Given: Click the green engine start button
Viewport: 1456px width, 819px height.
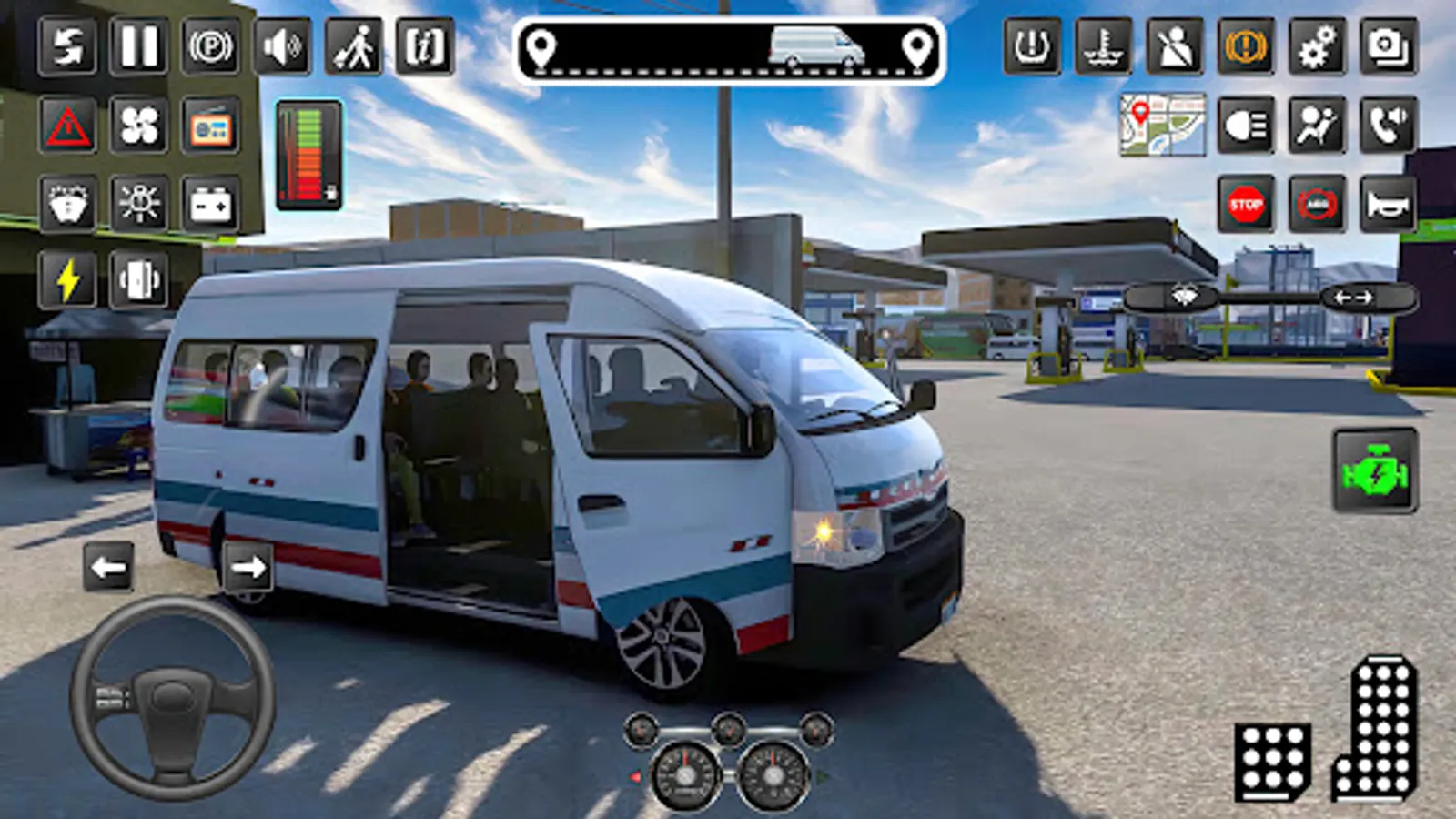Looking at the screenshot, I should tap(1375, 471).
